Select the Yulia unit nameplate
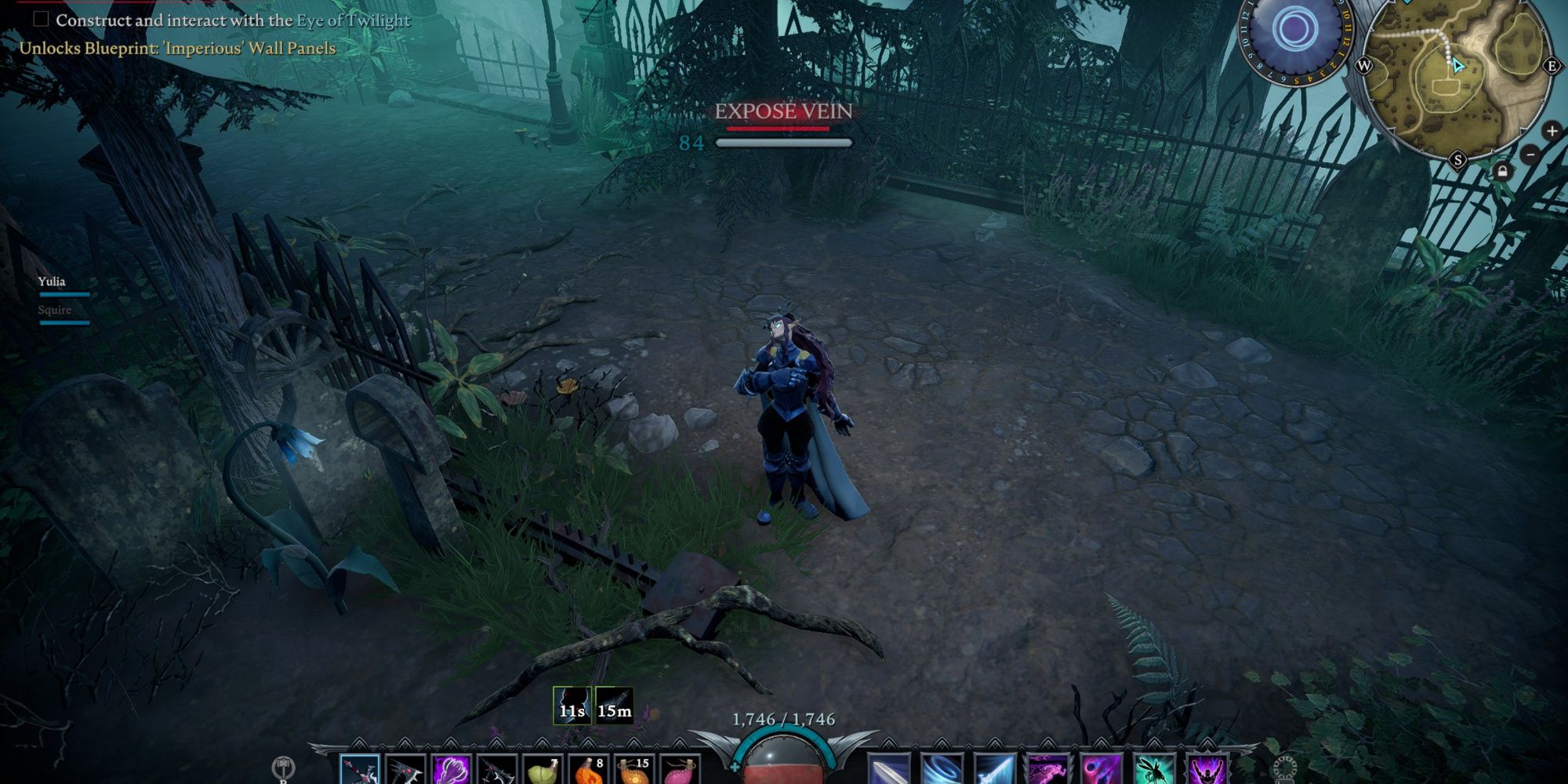This screenshot has width=1568, height=784. coord(51,283)
